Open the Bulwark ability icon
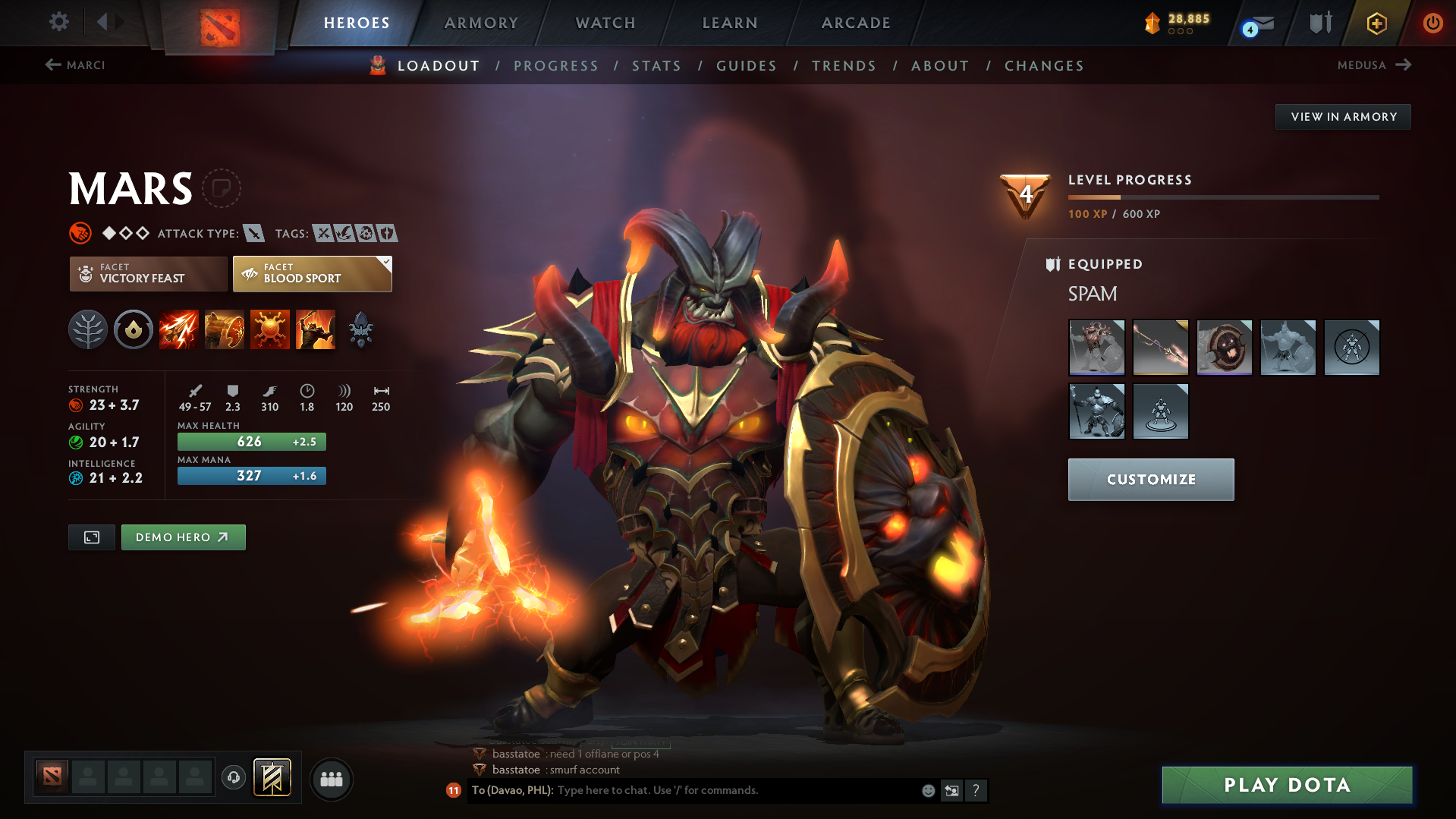This screenshot has width=1456, height=819. pyautogui.click(x=270, y=329)
